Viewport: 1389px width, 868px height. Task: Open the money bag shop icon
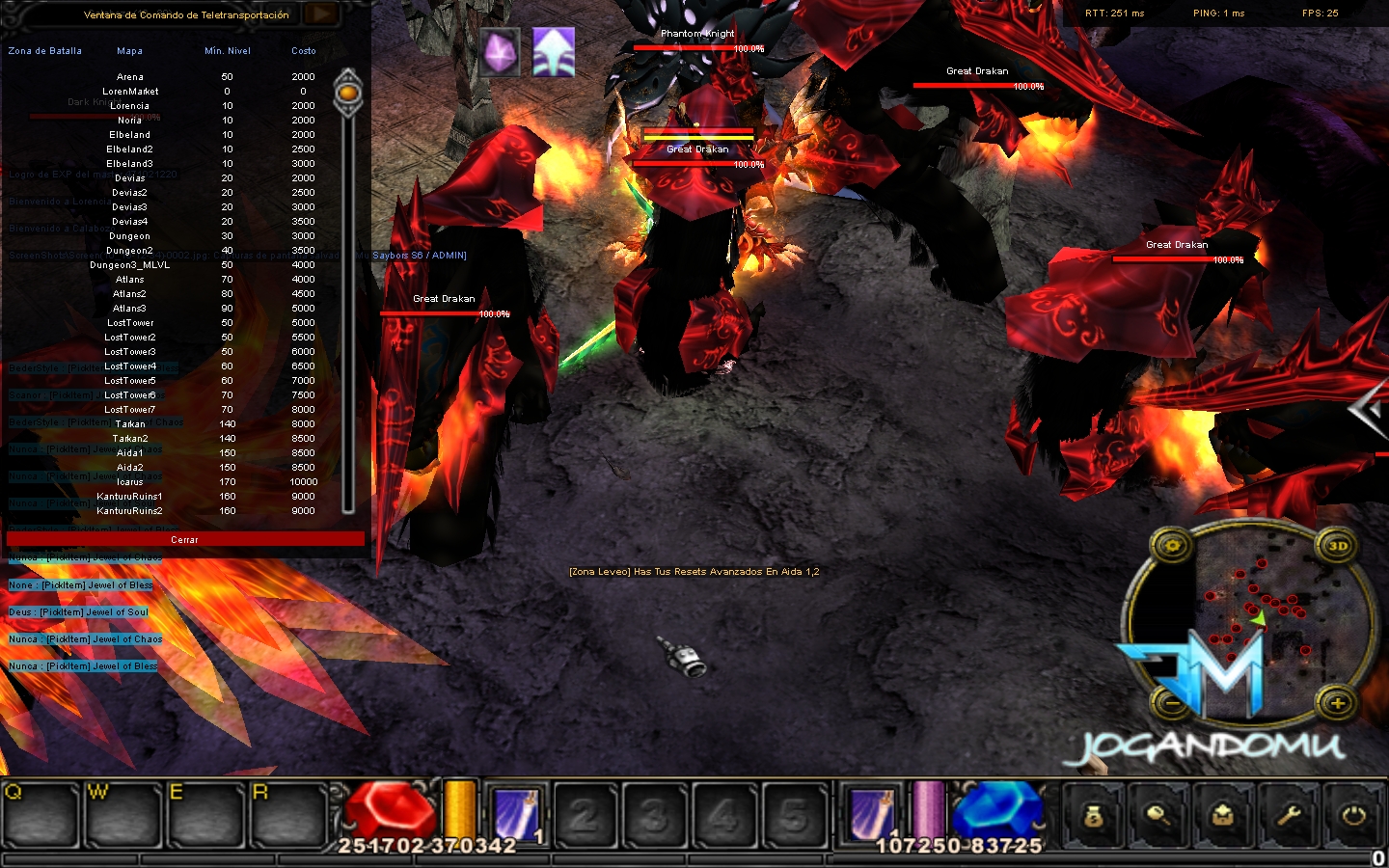1093,816
